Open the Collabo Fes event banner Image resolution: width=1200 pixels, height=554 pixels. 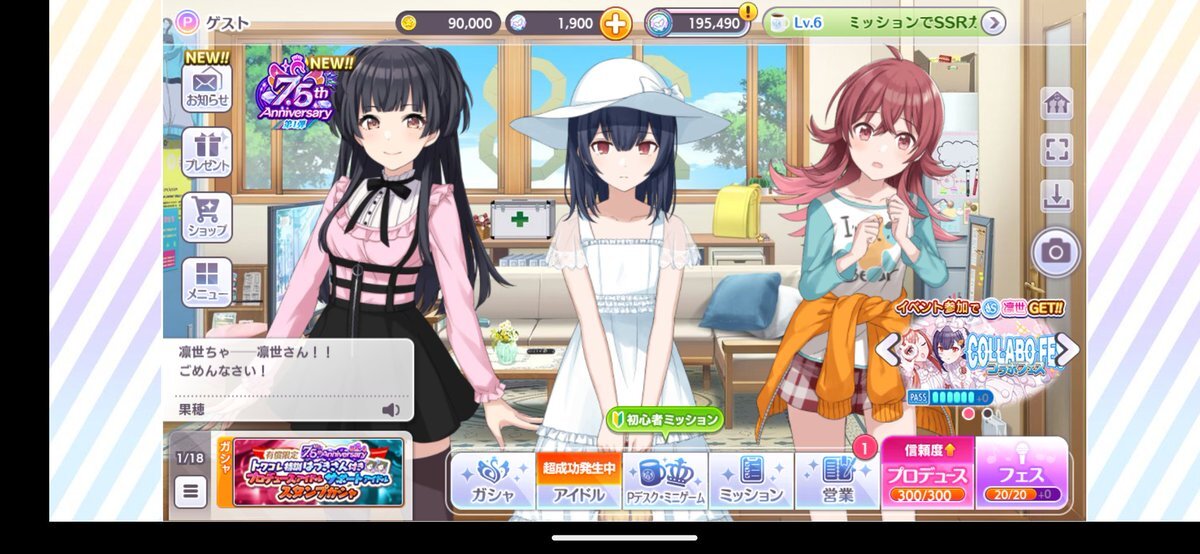(x=975, y=355)
